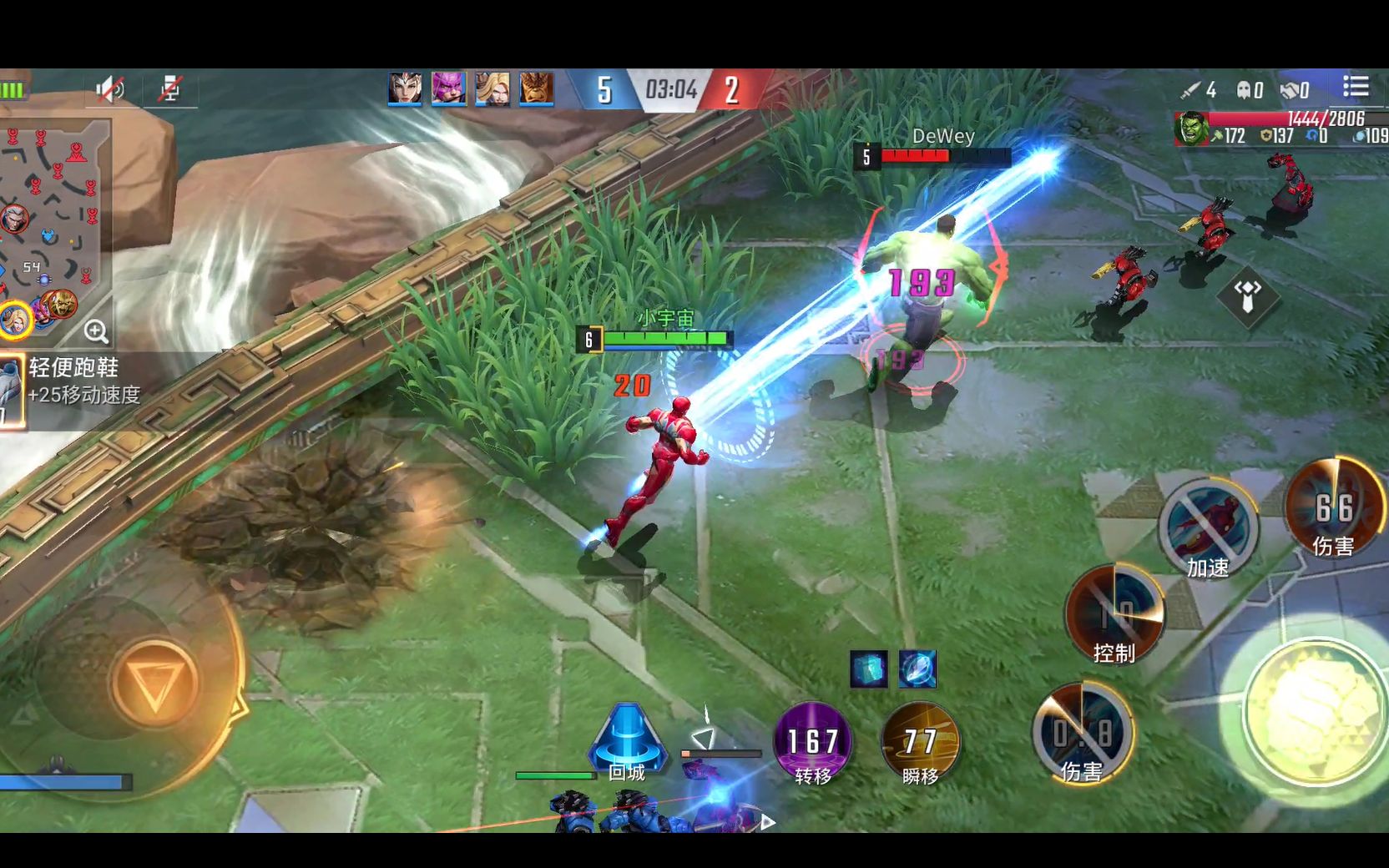This screenshot has width=1389, height=868.
Task: Open the scoreboard list icon
Action: (1356, 87)
